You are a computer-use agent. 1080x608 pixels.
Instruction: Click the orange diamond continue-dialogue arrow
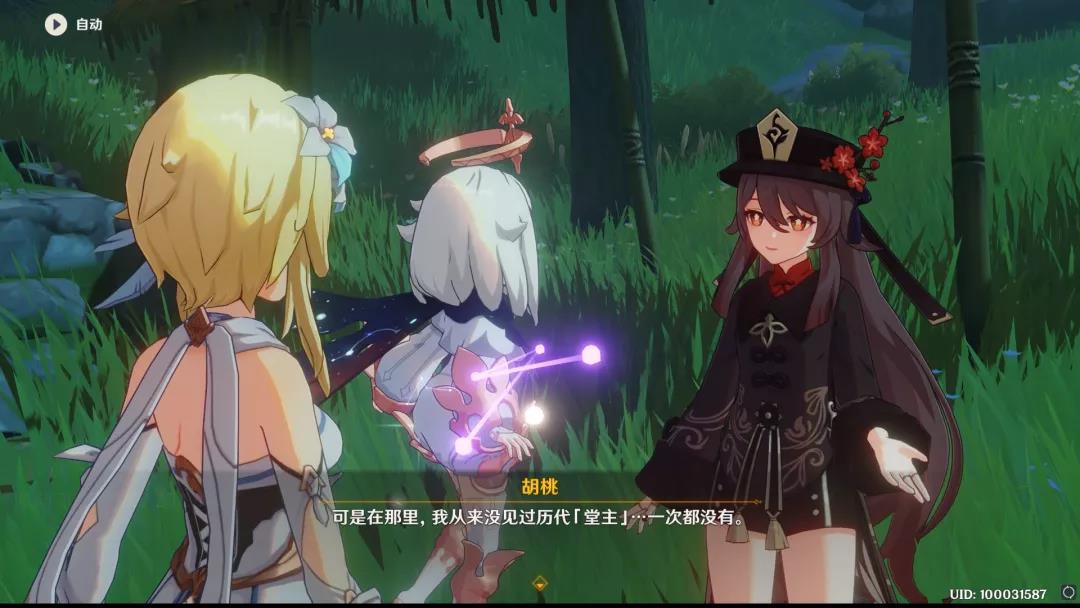tap(540, 582)
